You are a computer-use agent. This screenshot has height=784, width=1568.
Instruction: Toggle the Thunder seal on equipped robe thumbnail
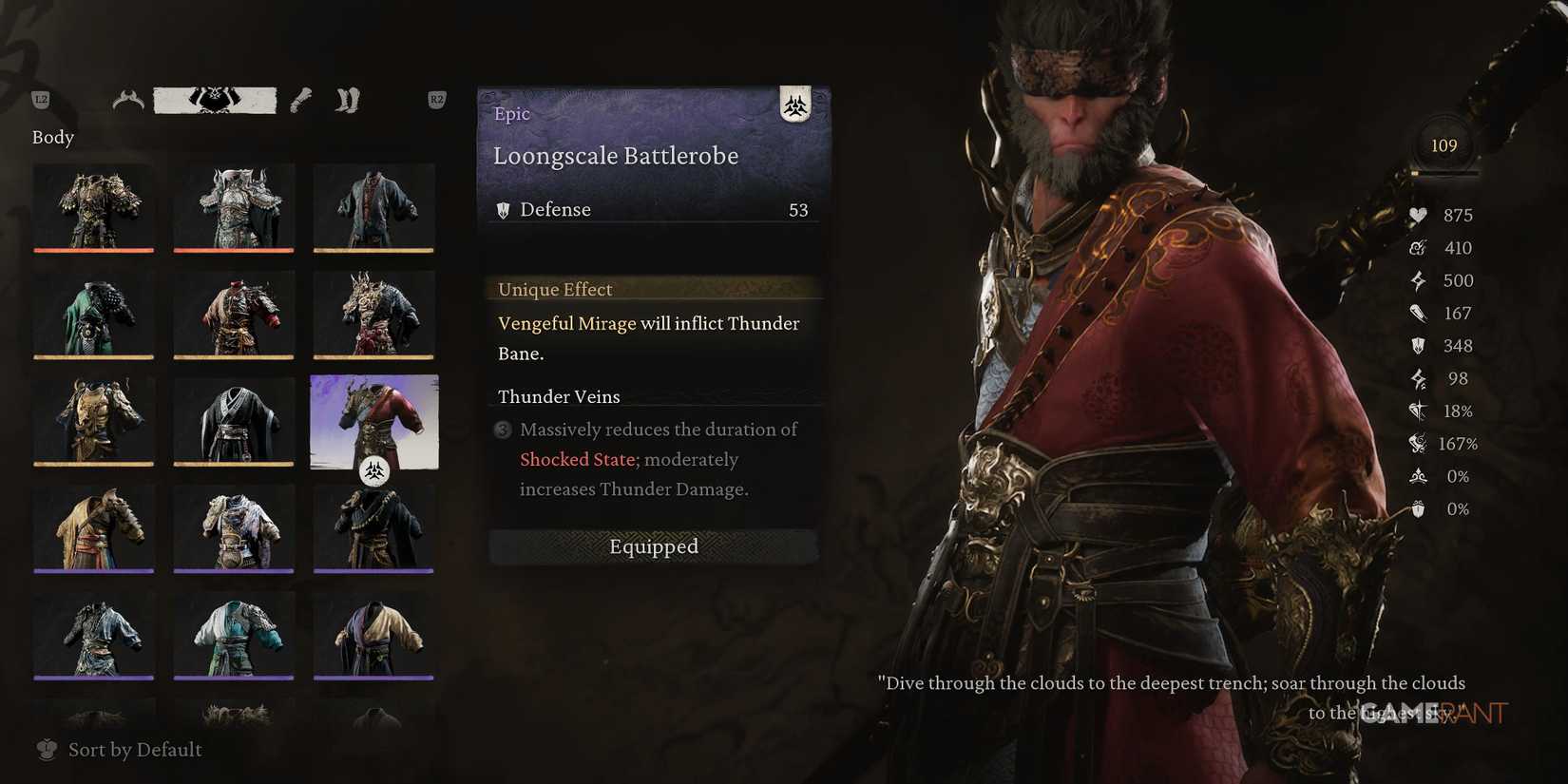[x=374, y=469]
